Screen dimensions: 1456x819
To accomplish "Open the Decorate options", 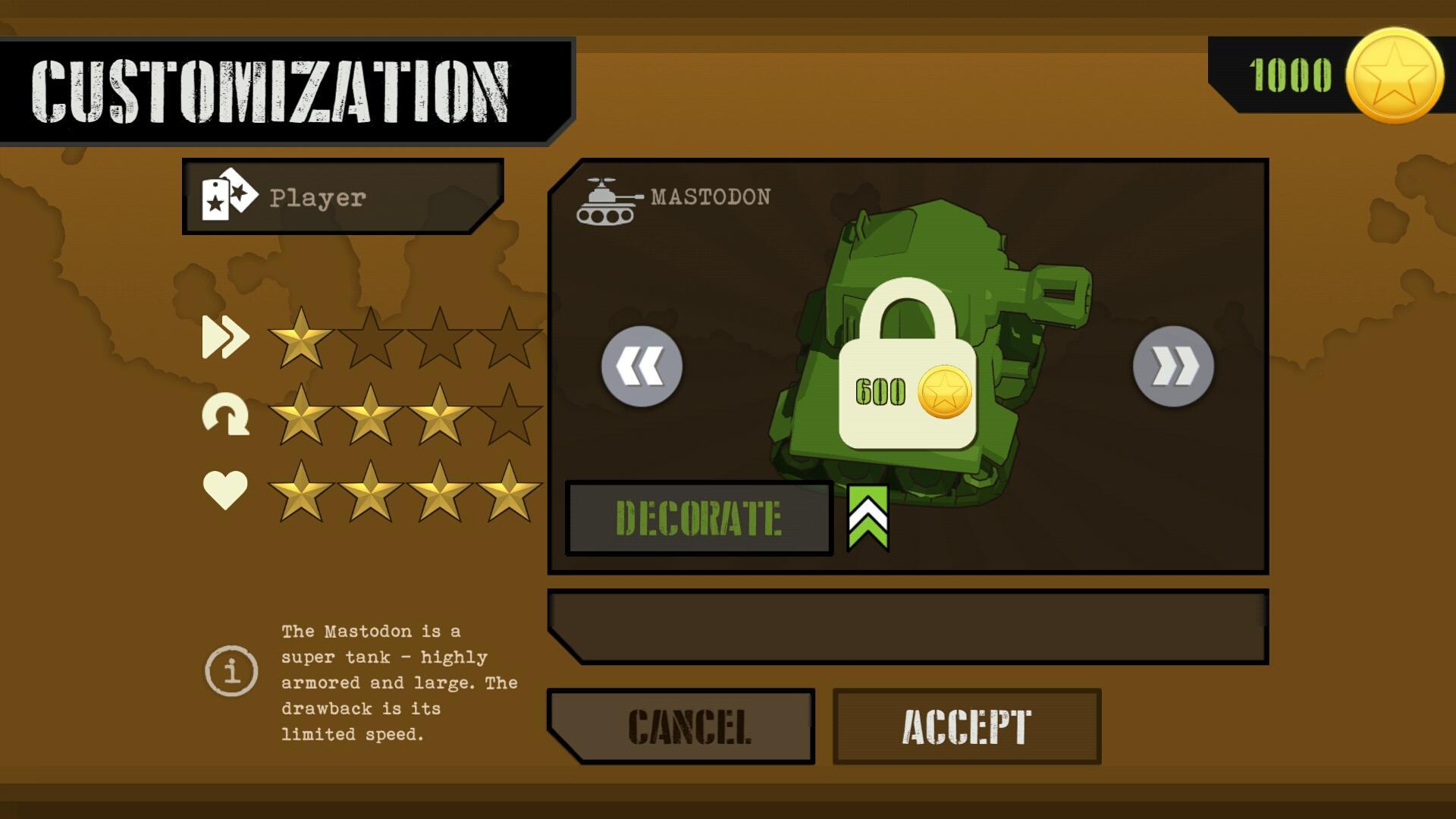I will click(698, 519).
